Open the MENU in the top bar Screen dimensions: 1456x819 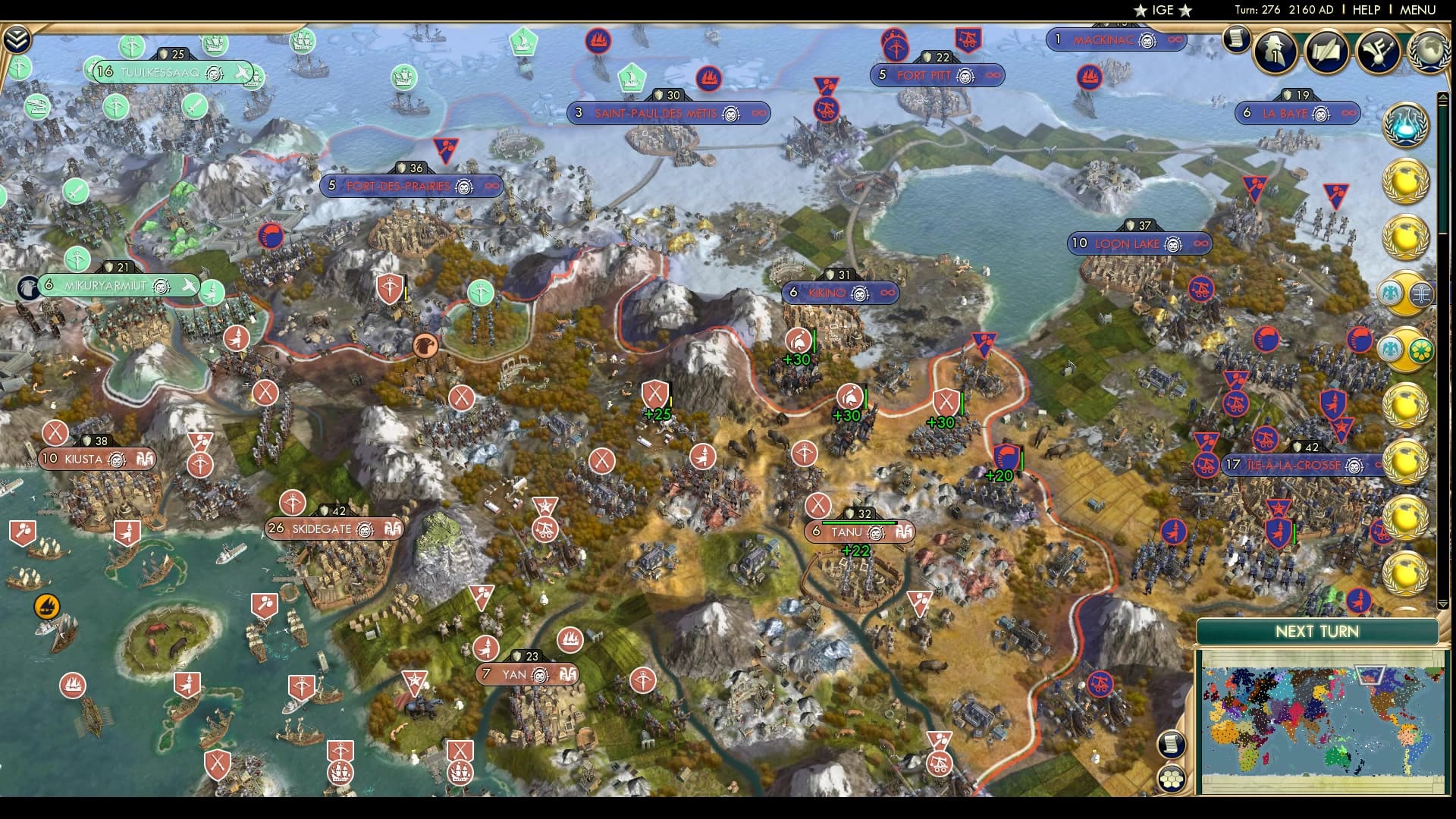(x=1417, y=10)
